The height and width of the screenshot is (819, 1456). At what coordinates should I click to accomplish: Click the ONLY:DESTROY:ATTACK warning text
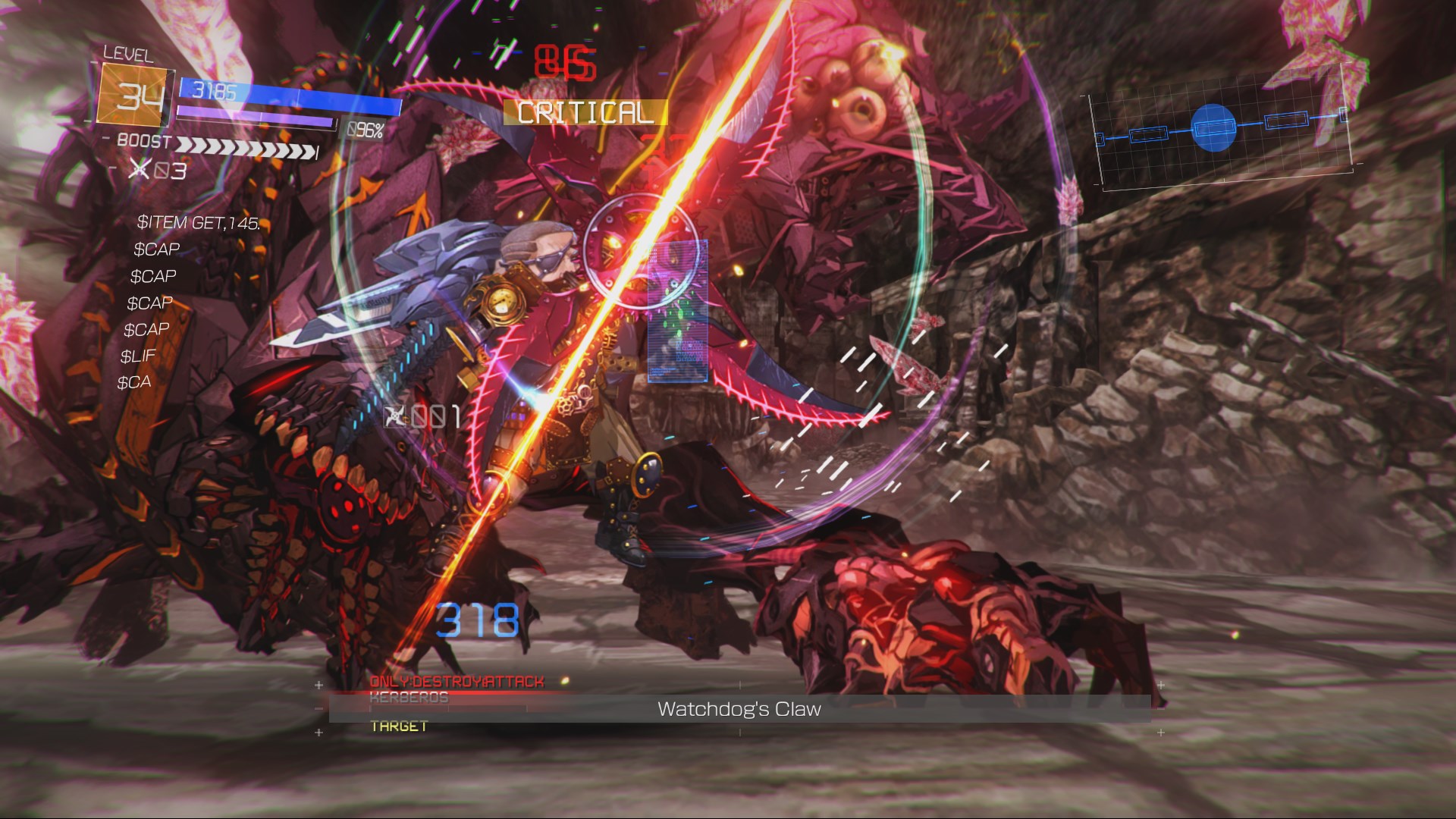456,682
